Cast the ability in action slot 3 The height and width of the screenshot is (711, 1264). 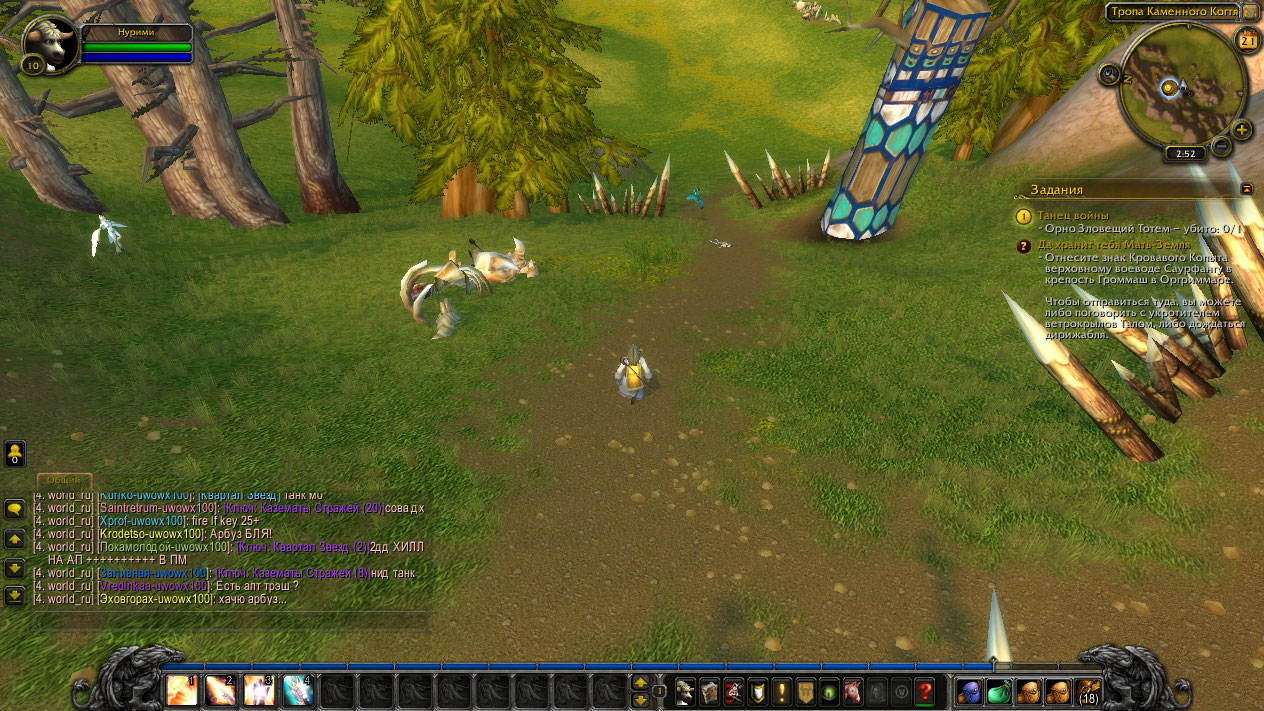tap(259, 690)
